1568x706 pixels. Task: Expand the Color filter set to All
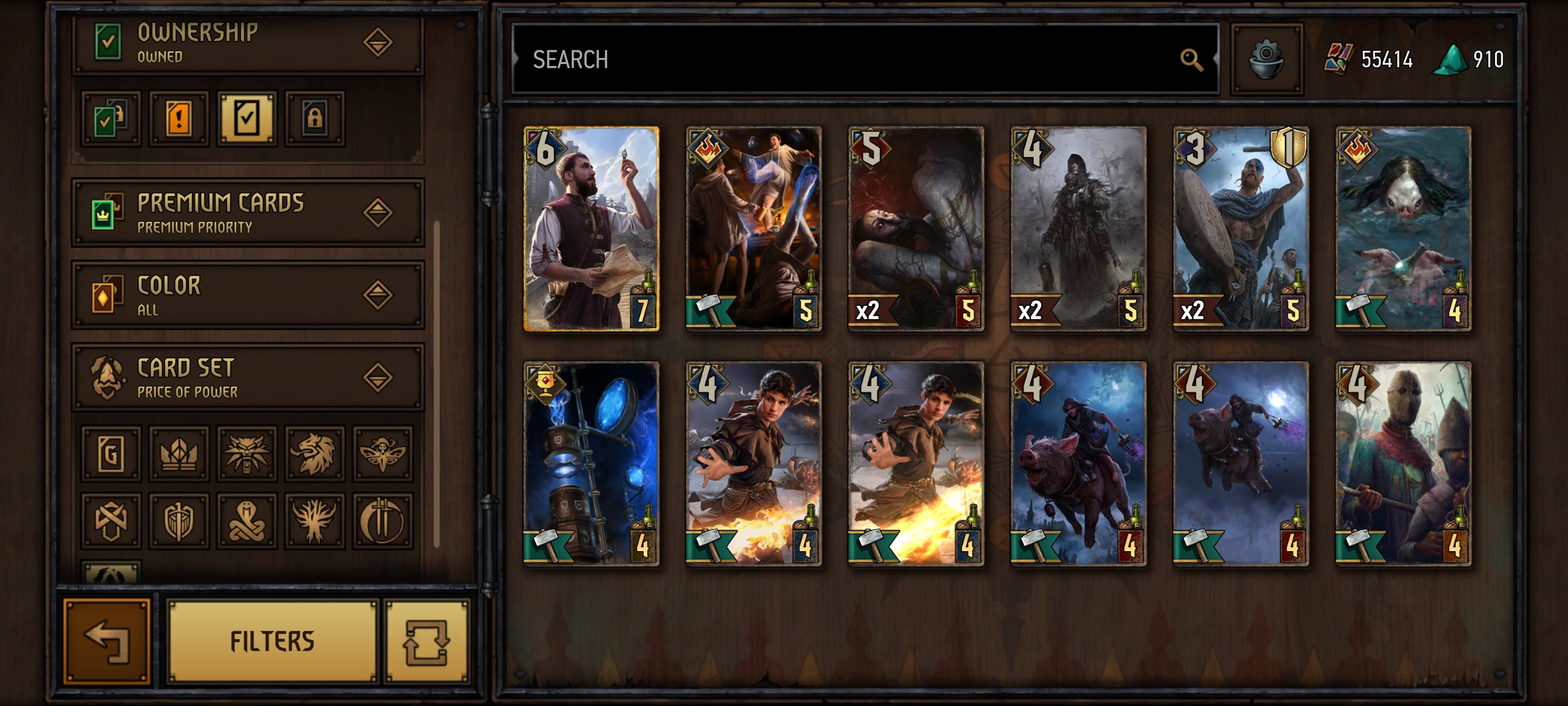[378, 294]
